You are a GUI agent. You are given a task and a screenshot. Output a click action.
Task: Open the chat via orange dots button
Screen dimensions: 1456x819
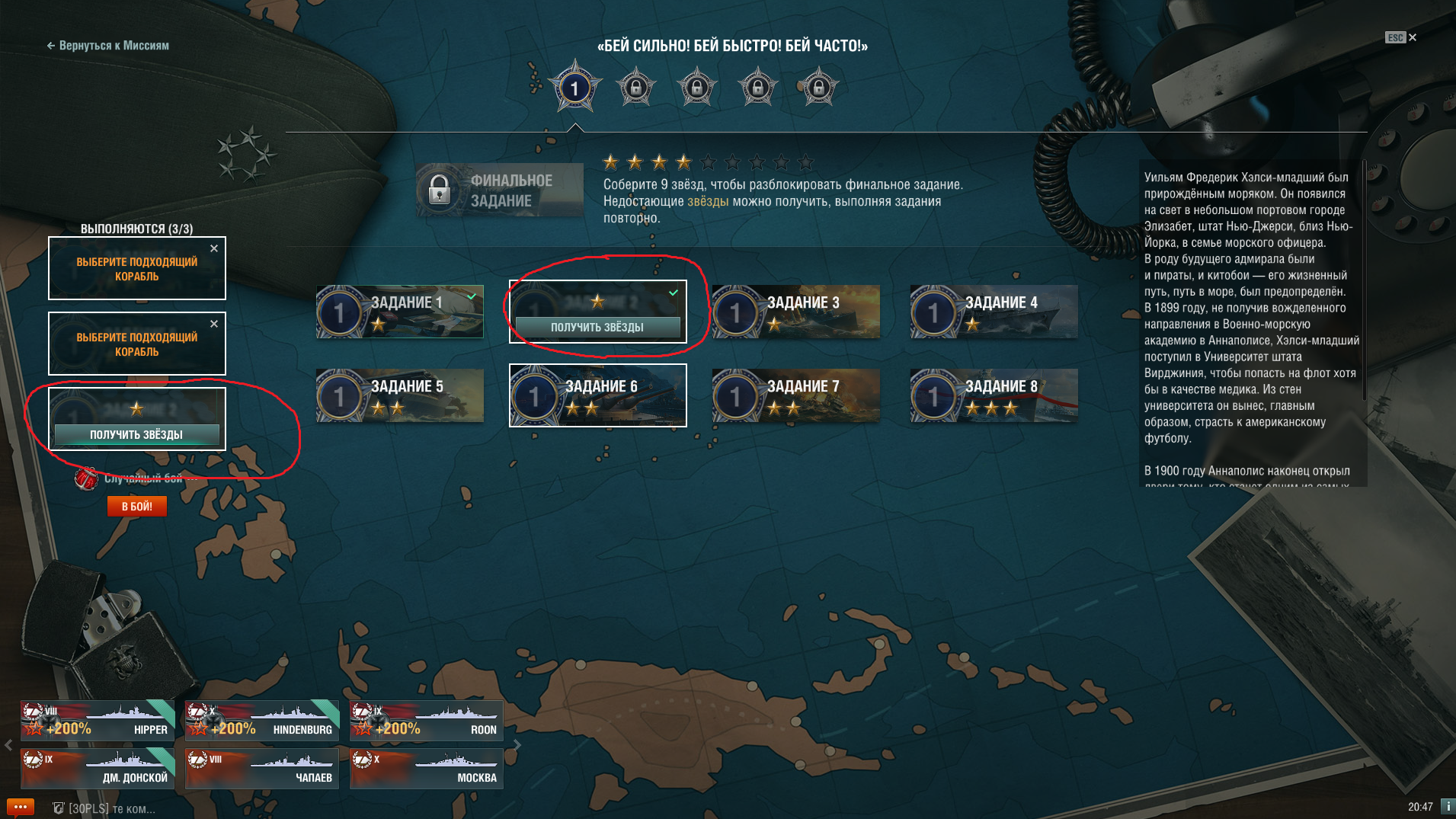pos(20,807)
